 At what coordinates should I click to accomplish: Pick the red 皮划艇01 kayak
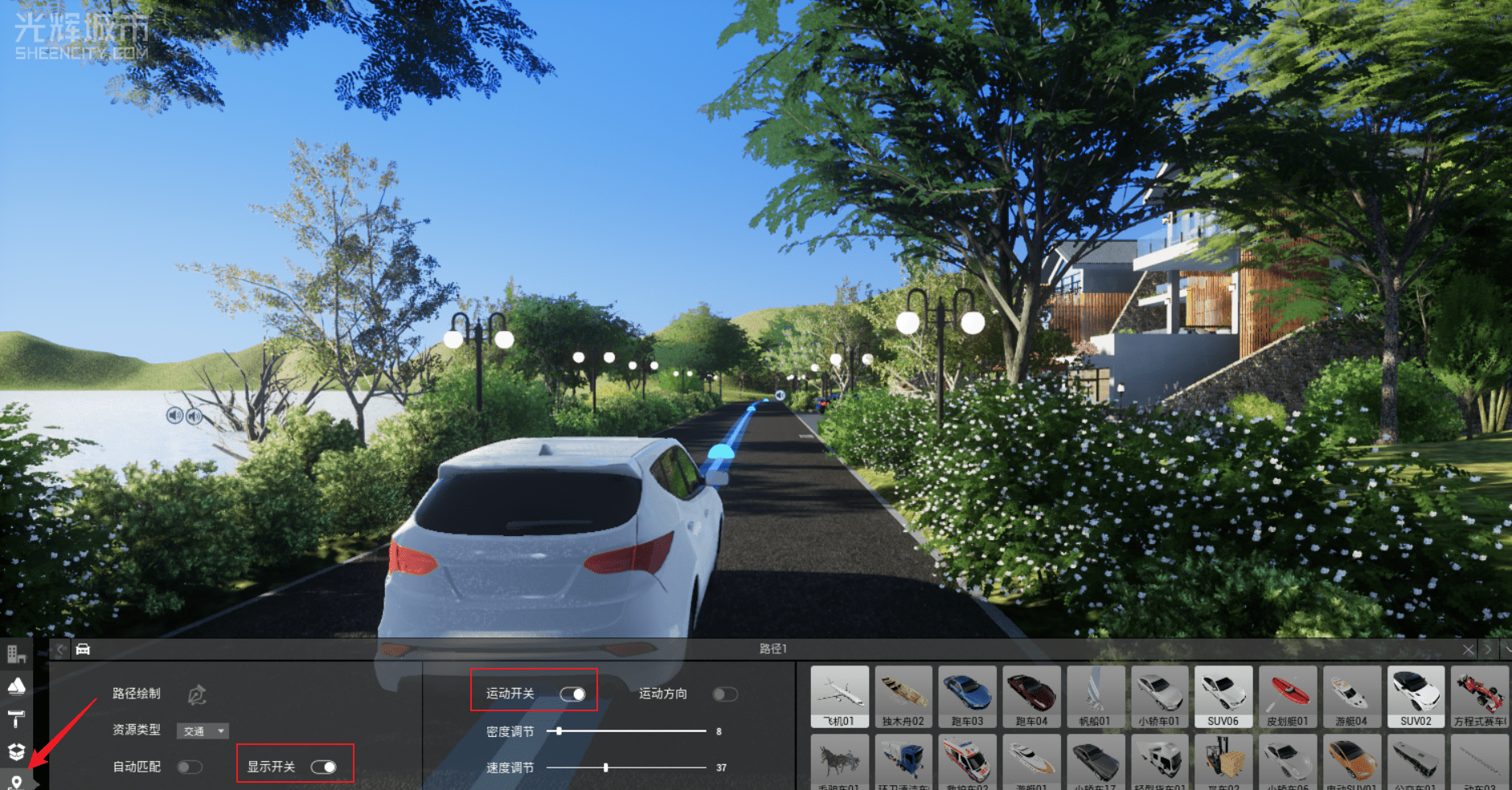[1287, 695]
